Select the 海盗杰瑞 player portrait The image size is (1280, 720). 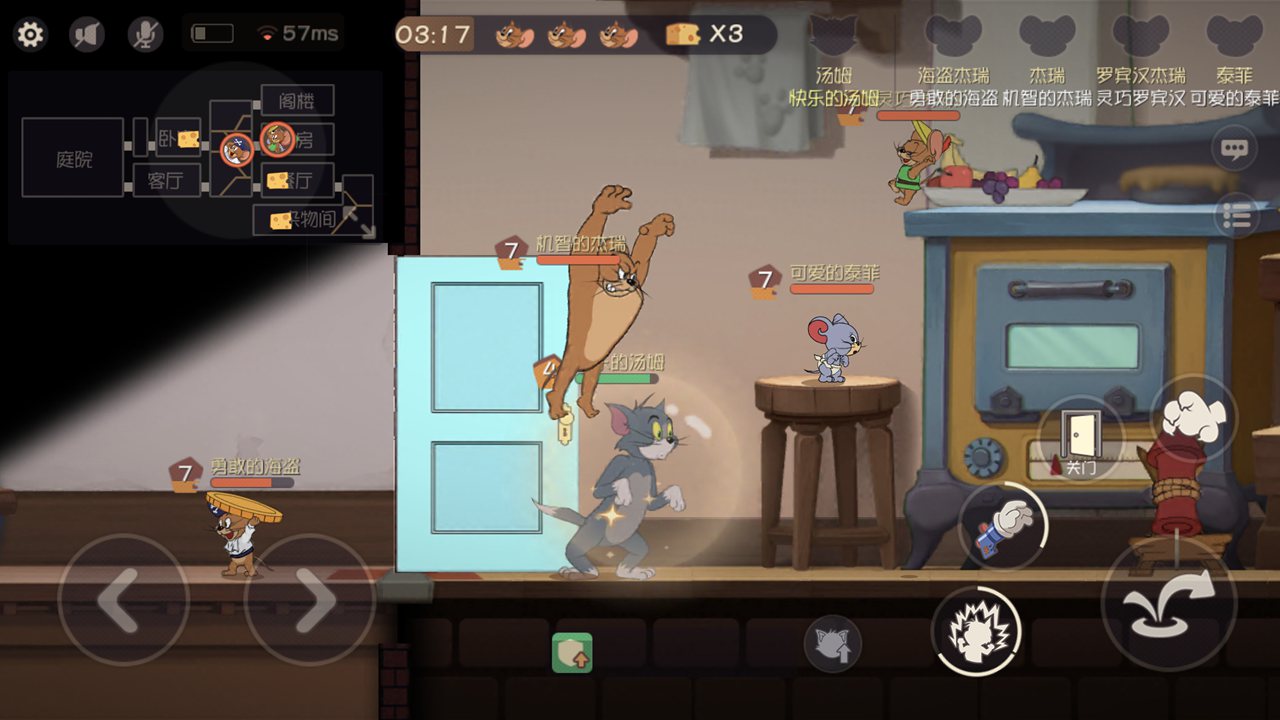point(953,37)
